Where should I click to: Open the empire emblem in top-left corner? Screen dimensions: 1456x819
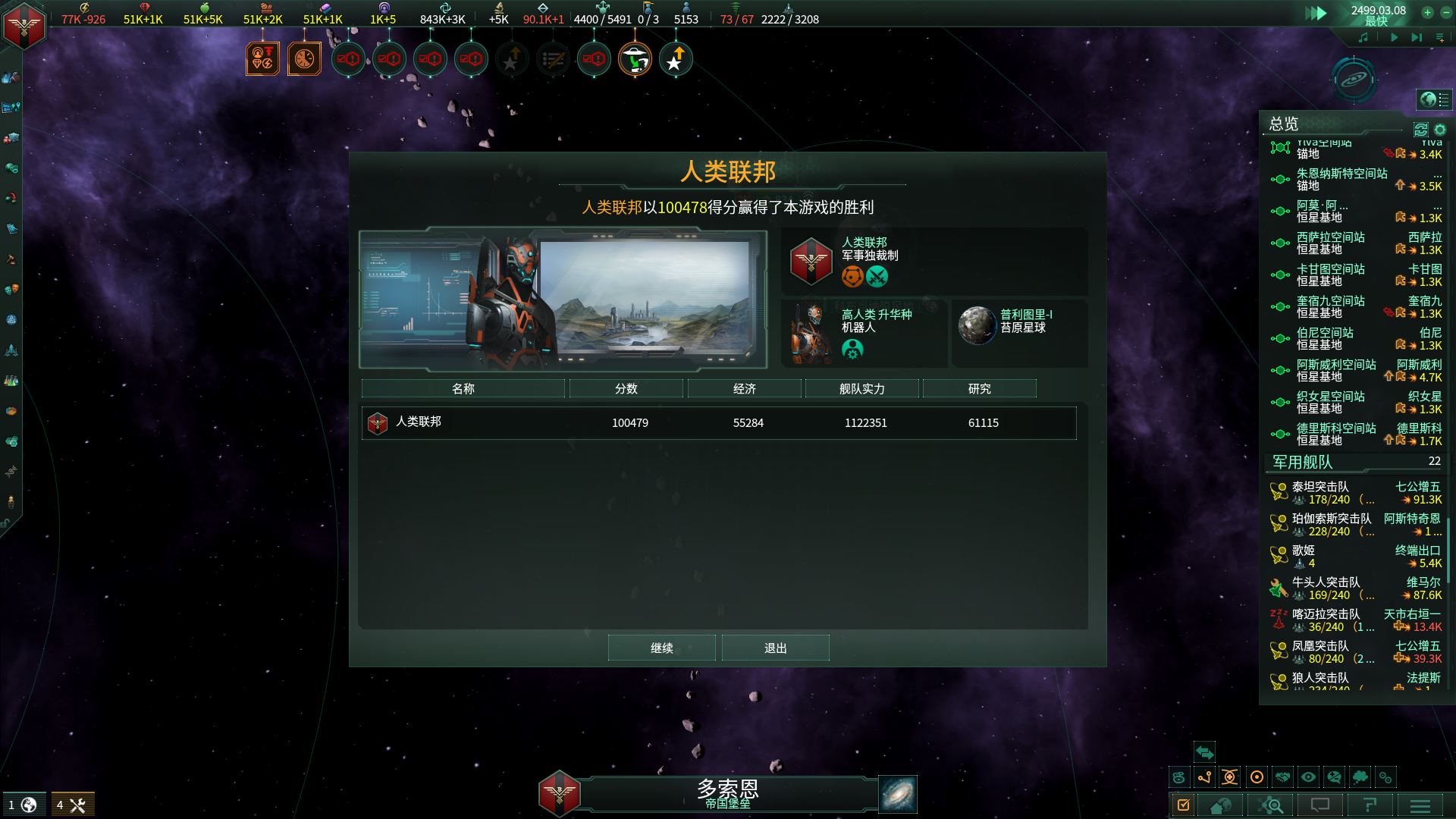(24, 26)
